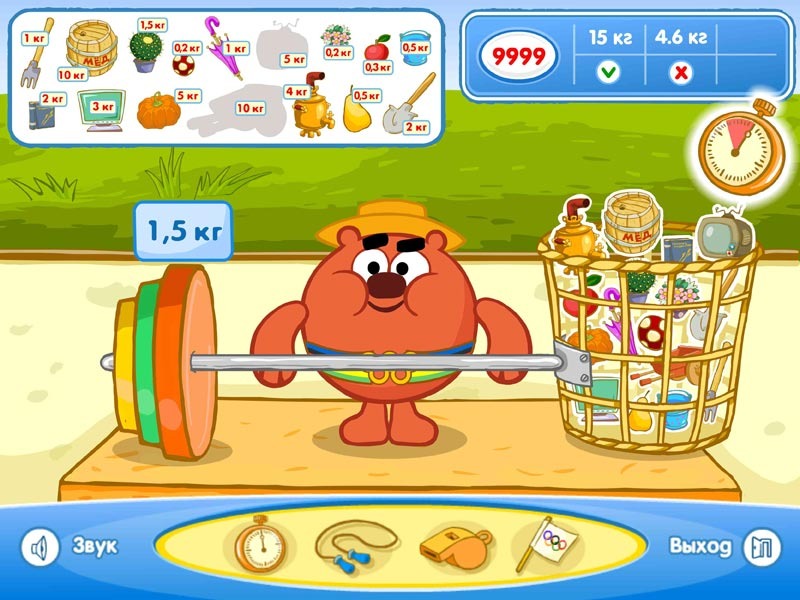Screen dimensions: 800x600
Task: Pick the 10 кг honey barrel item
Action: click(x=87, y=43)
